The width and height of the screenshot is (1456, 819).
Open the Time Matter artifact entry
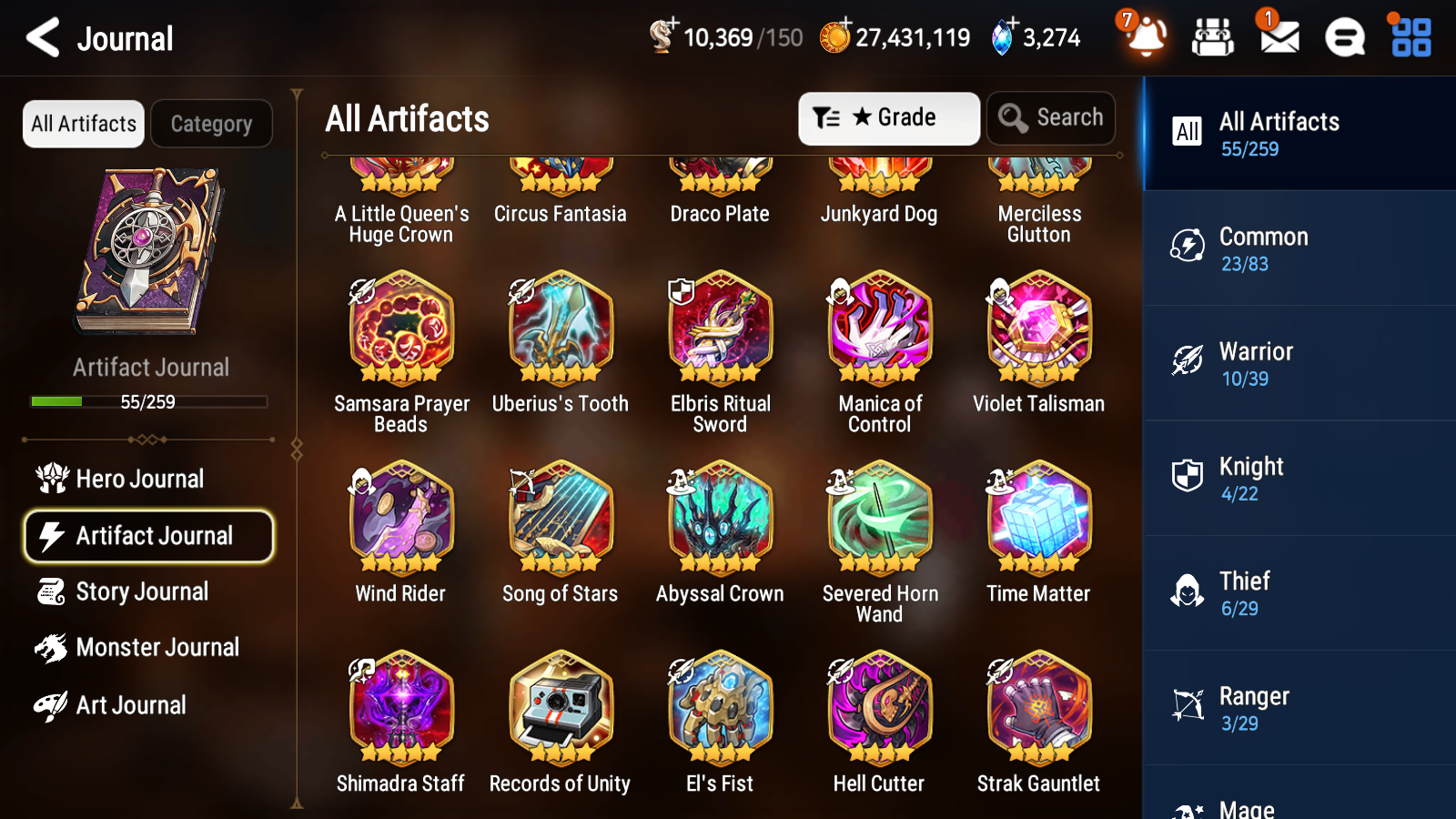tap(1037, 519)
